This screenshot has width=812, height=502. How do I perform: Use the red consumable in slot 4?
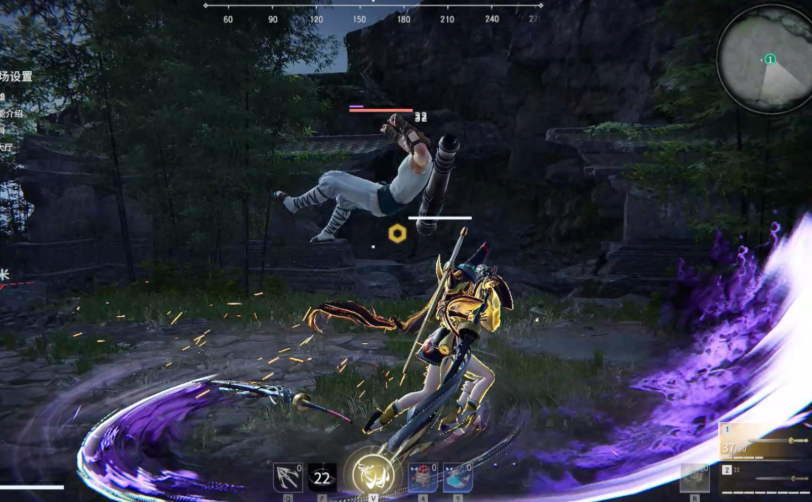(x=422, y=477)
